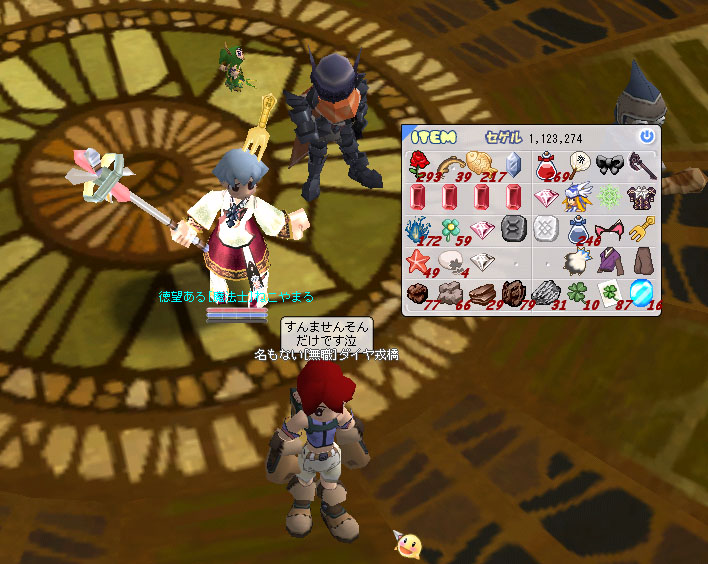Choose the black ribbon bow
Viewport: 708px width, 564px height.
610,163
